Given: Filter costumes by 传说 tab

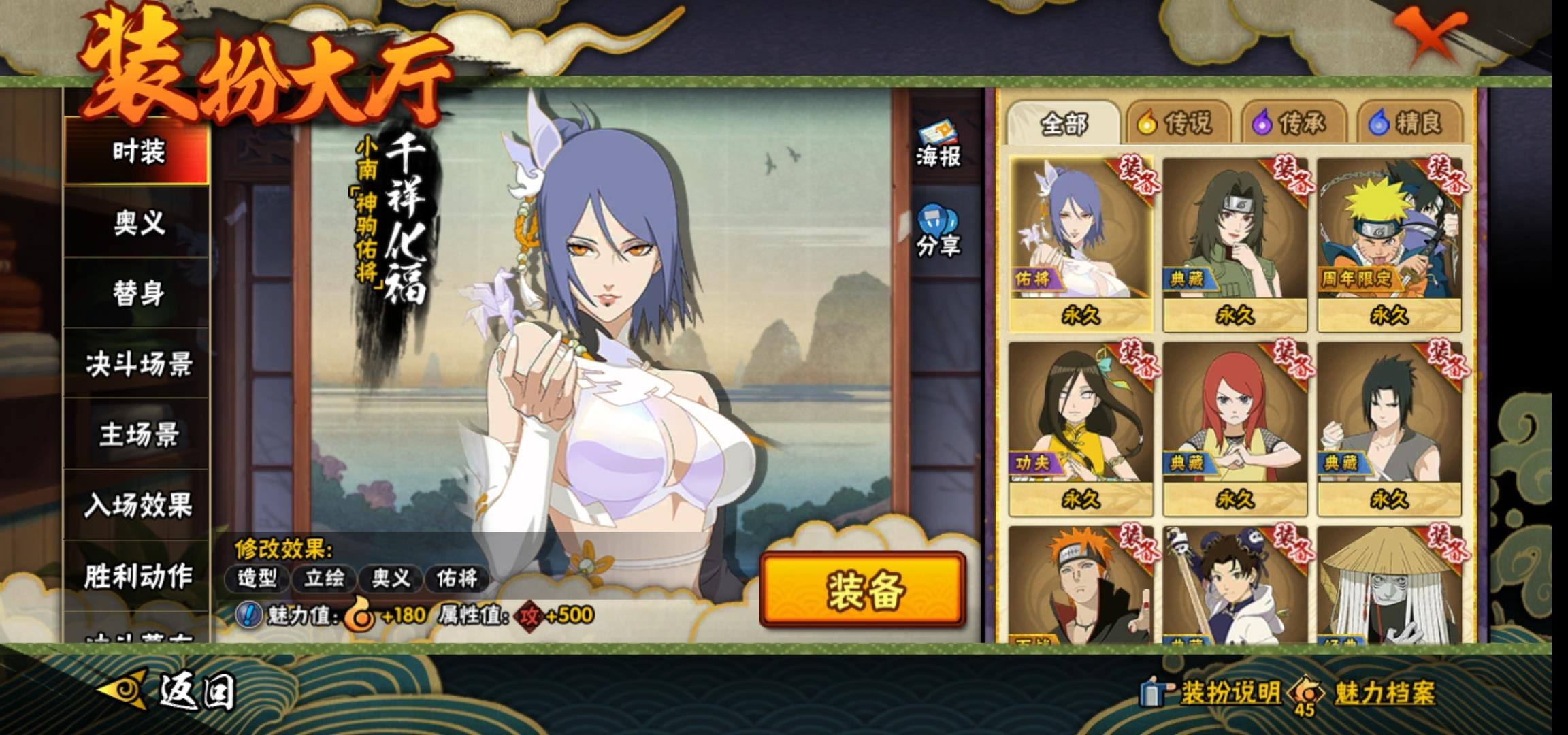Looking at the screenshot, I should click(1177, 123).
